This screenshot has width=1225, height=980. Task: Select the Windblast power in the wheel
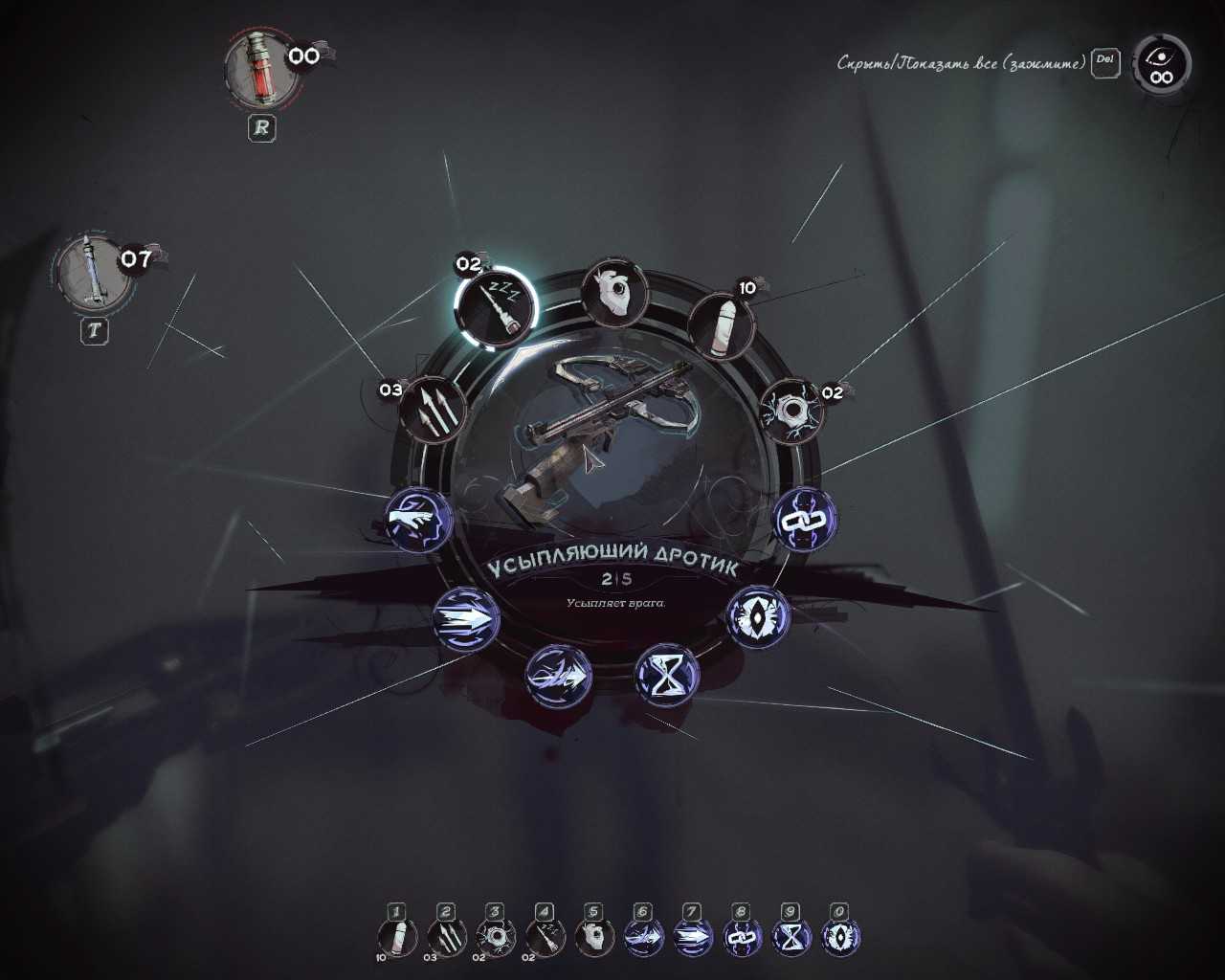click(558, 676)
